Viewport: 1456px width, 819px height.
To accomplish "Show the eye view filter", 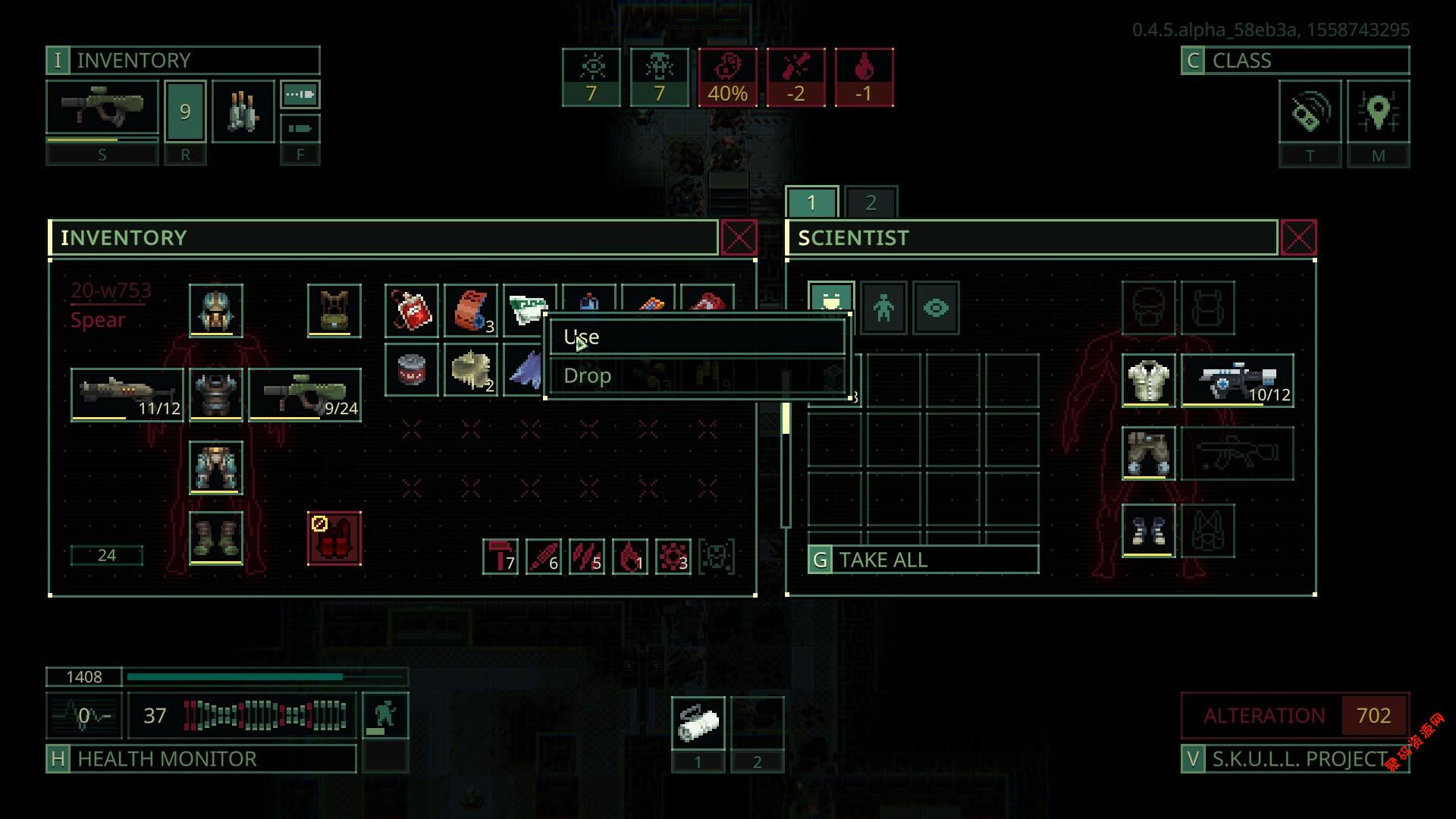I will tap(936, 308).
